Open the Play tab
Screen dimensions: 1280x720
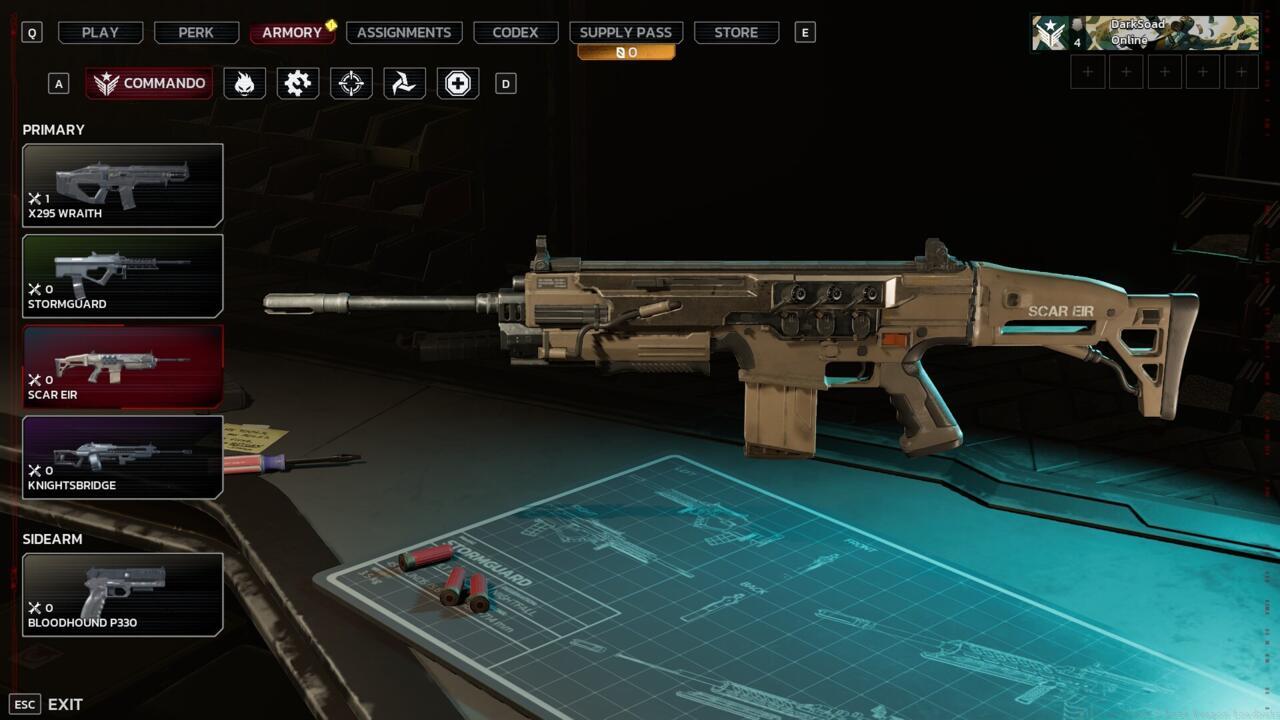[100, 32]
